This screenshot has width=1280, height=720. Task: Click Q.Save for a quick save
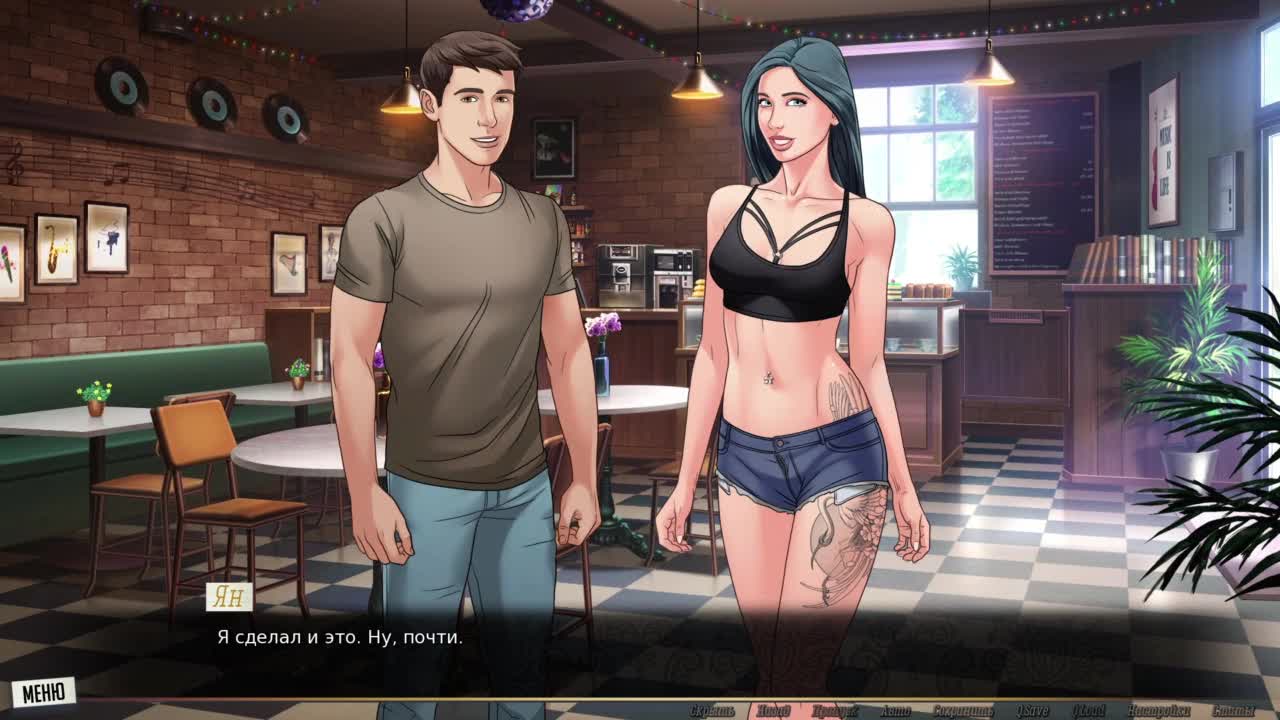1031,711
